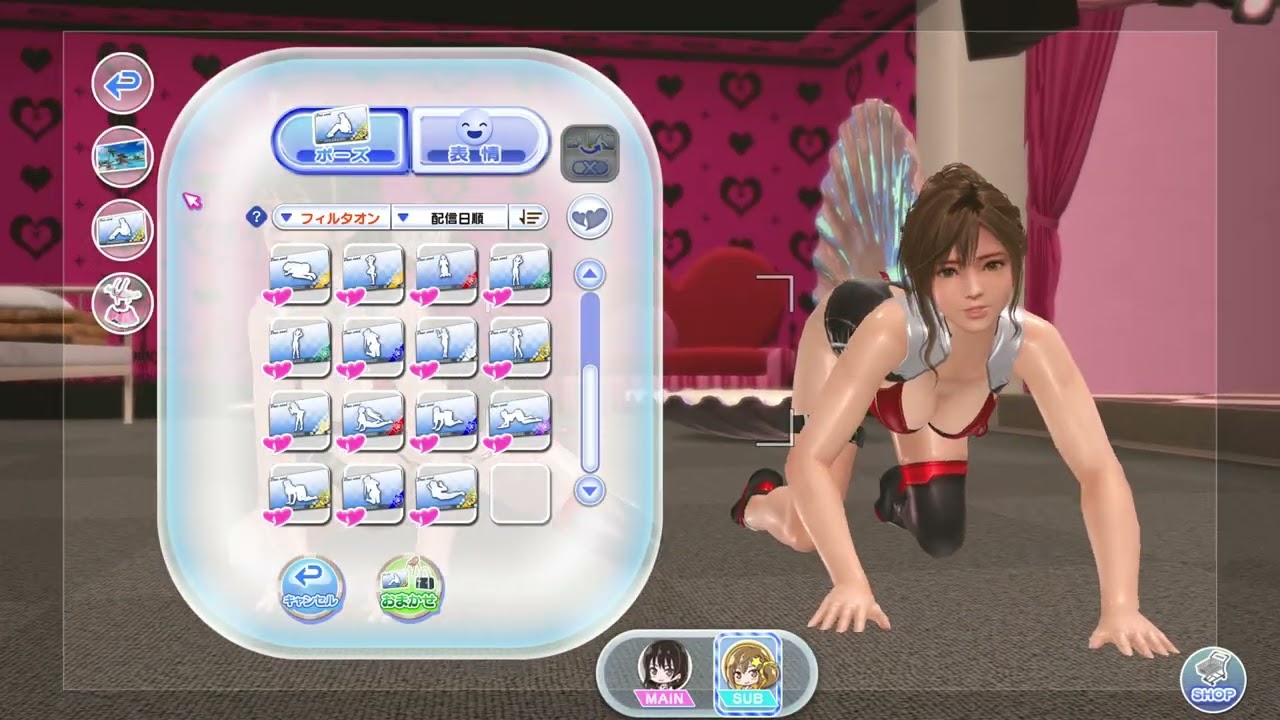Open the beach scenery background icon

(x=122, y=157)
